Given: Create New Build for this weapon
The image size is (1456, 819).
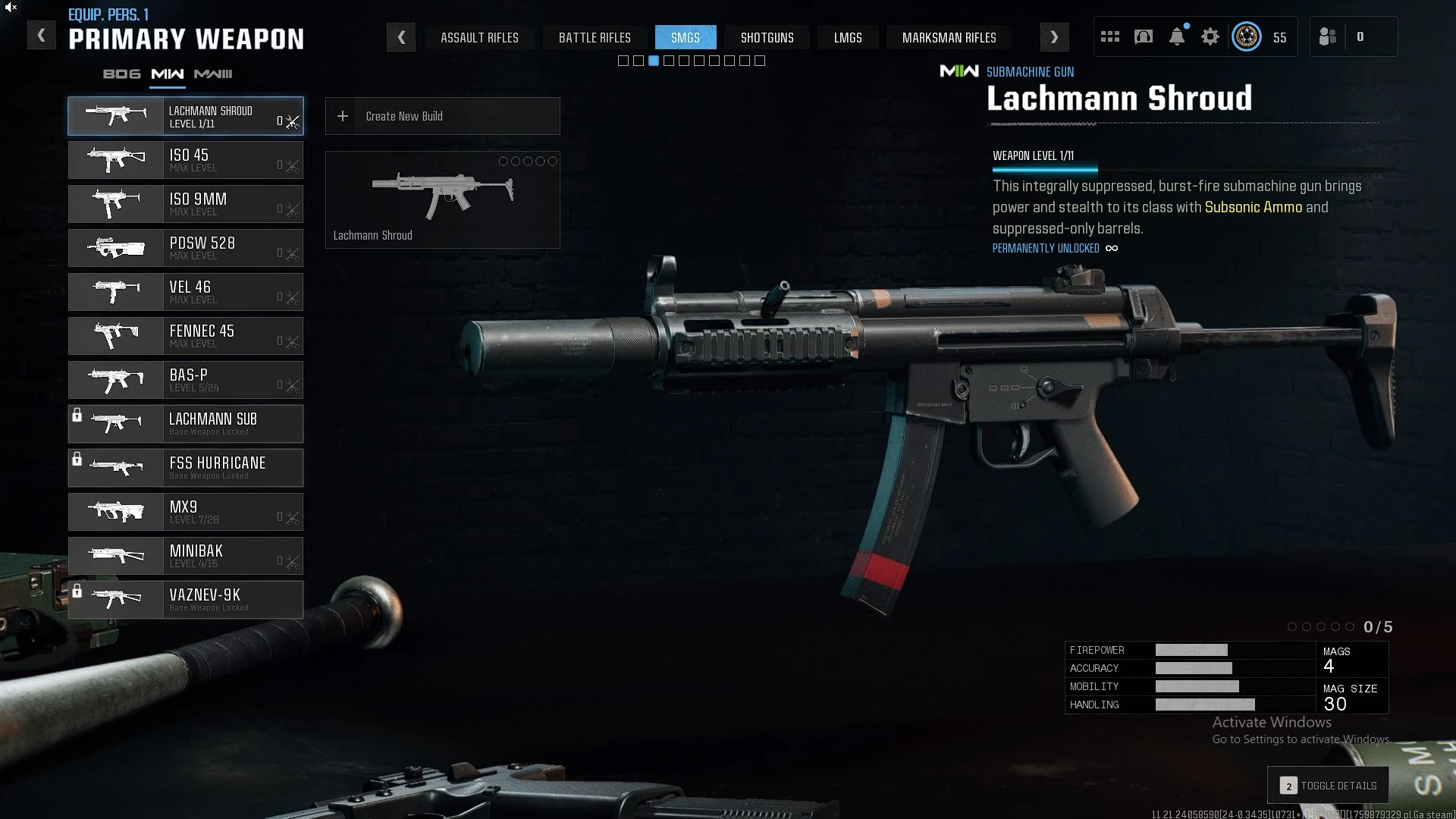Looking at the screenshot, I should pos(442,116).
